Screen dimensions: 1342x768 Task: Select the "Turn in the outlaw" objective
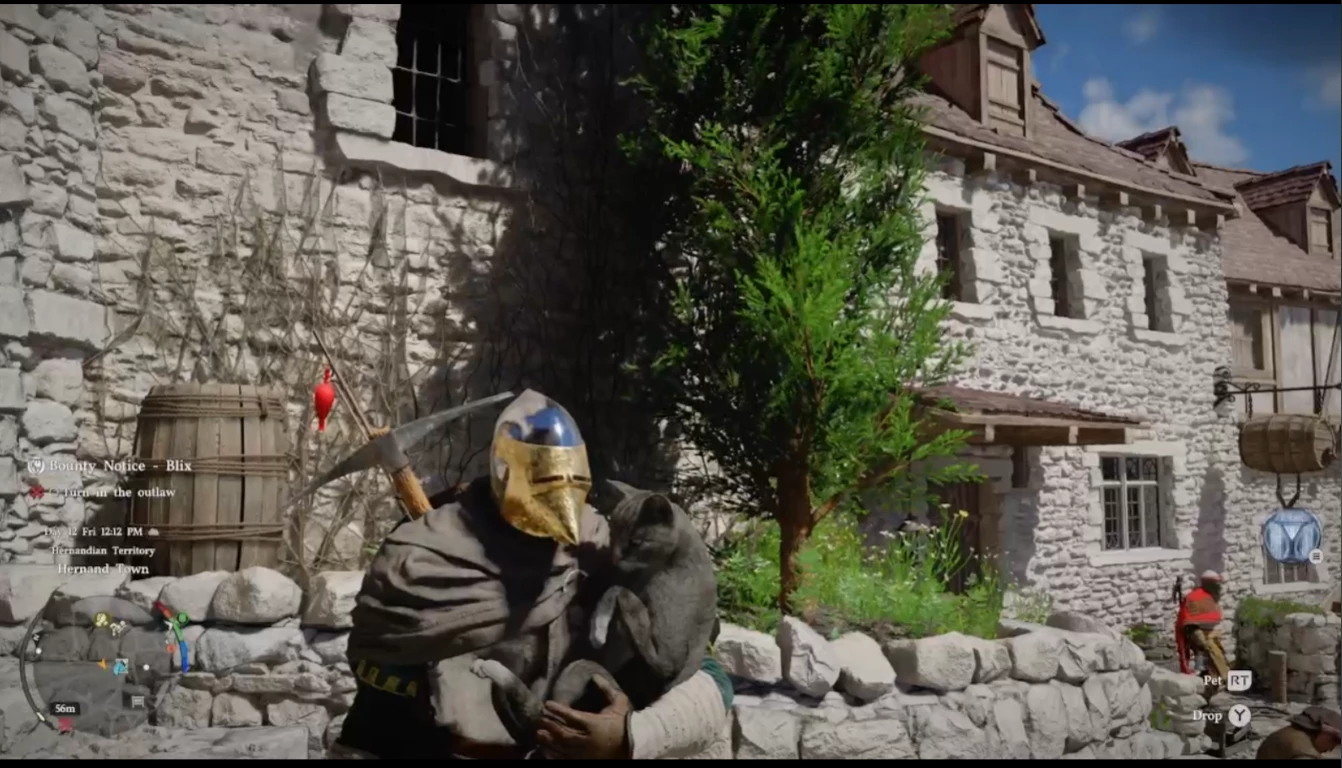tap(110, 492)
